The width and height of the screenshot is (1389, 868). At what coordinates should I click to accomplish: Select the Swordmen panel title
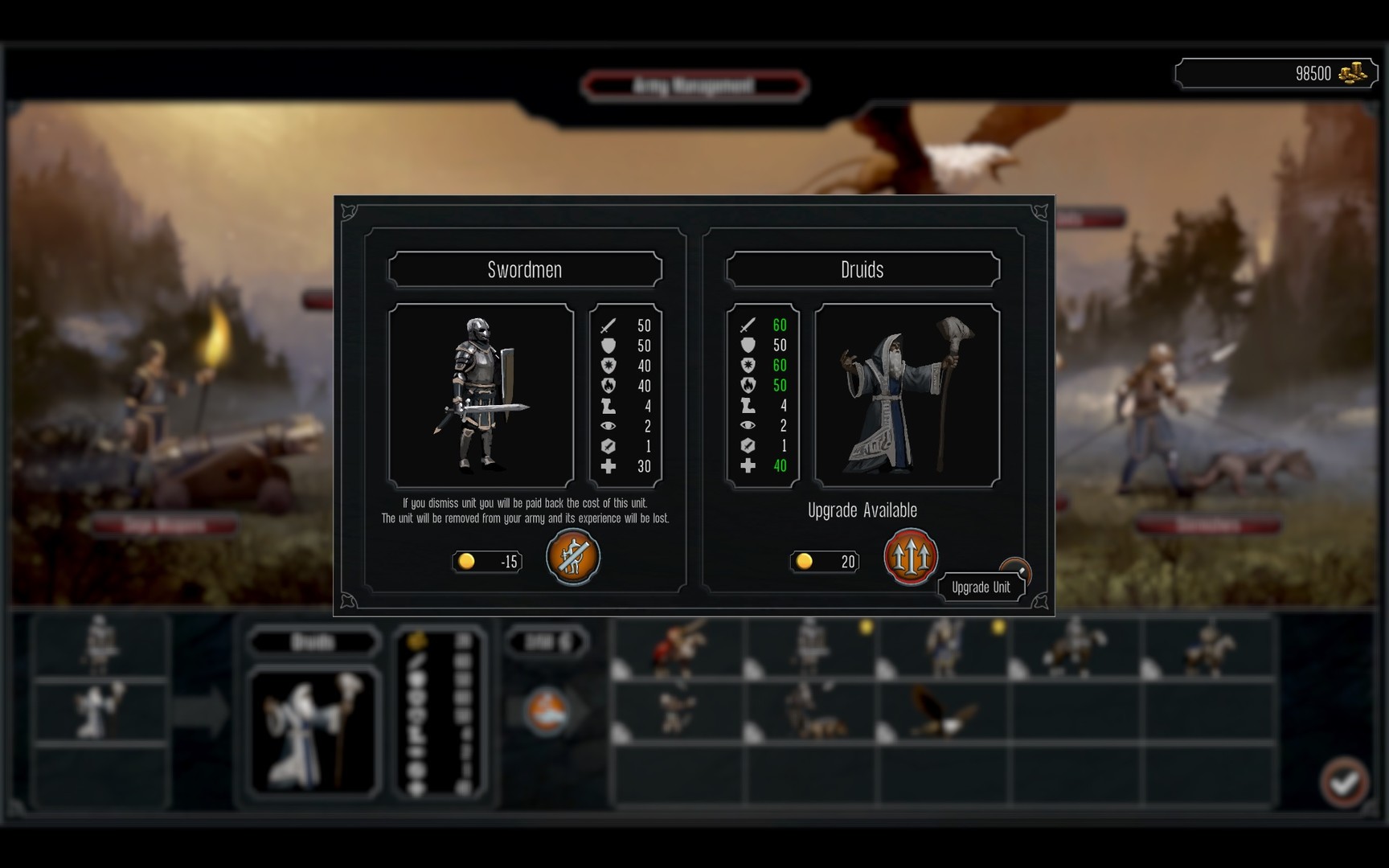coord(524,269)
